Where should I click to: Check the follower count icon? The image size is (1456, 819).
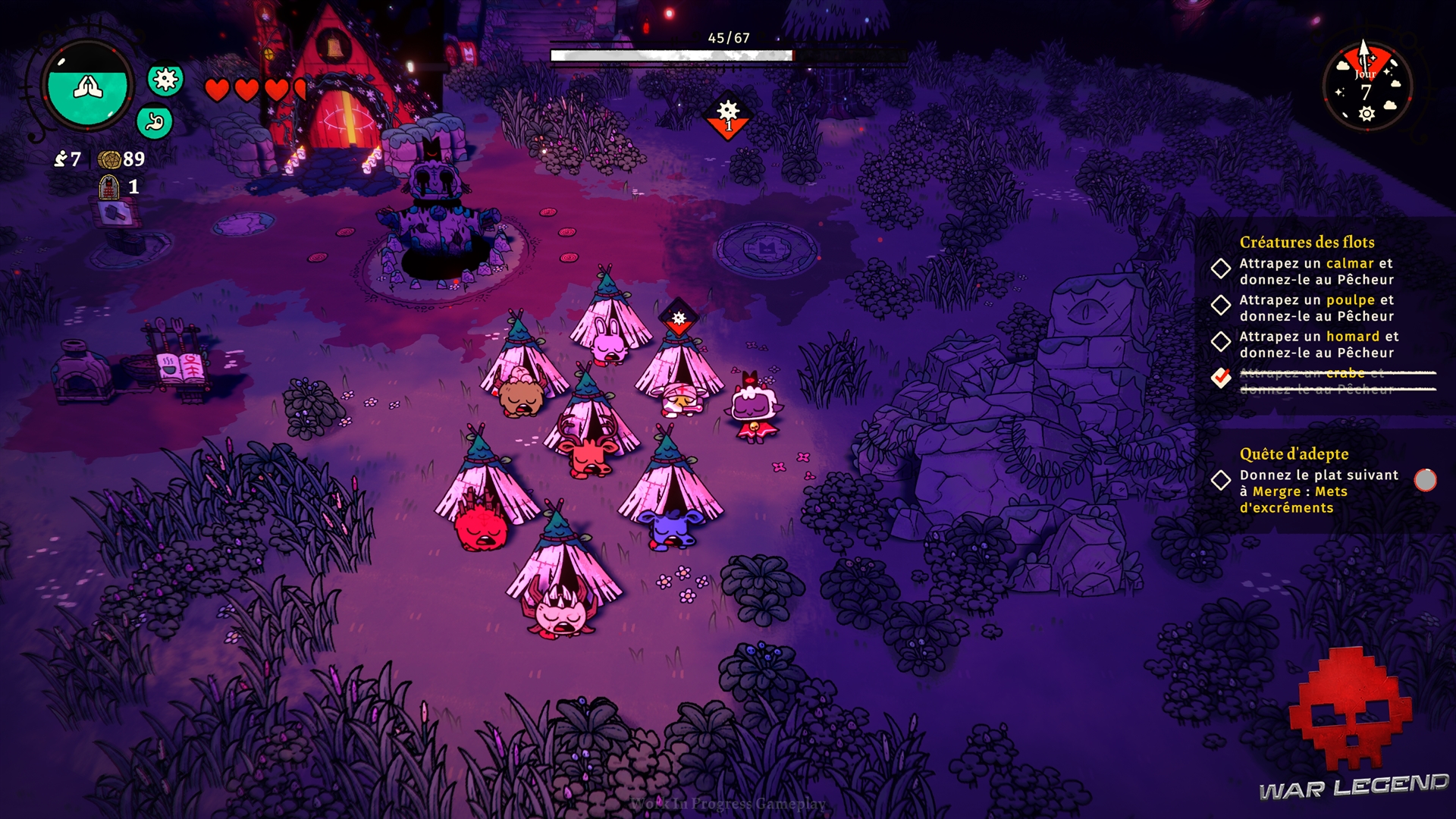pyautogui.click(x=61, y=158)
